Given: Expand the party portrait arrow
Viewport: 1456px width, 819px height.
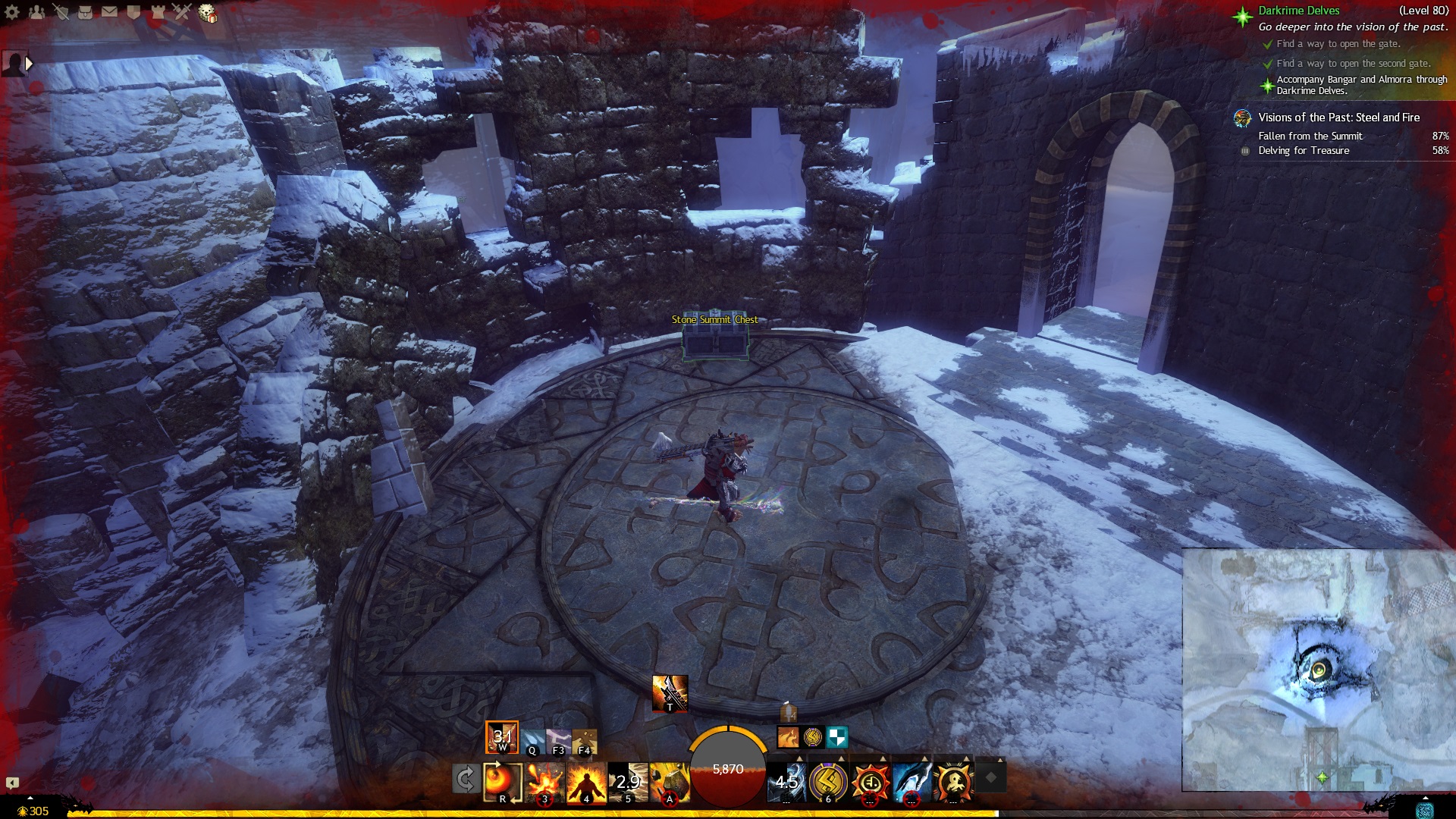Looking at the screenshot, I should click(29, 64).
